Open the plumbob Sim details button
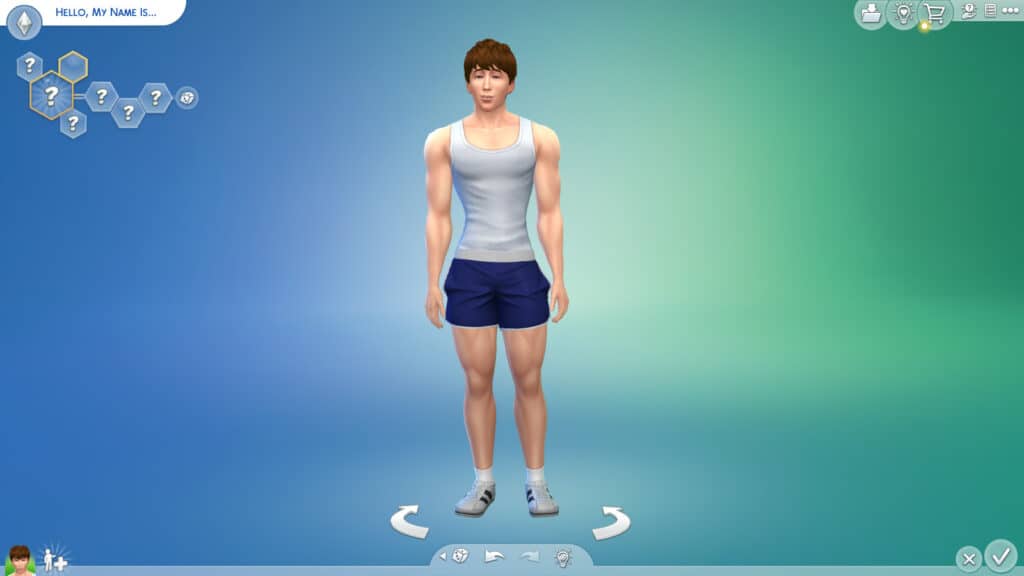 coord(24,21)
